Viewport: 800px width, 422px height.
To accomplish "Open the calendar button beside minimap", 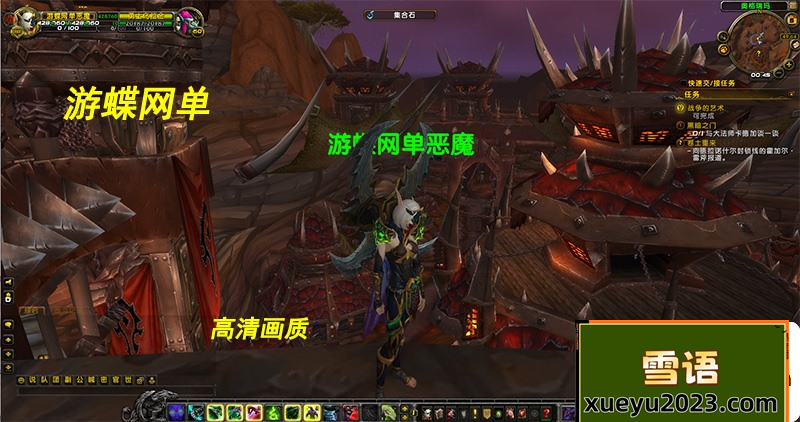I will point(789,20).
